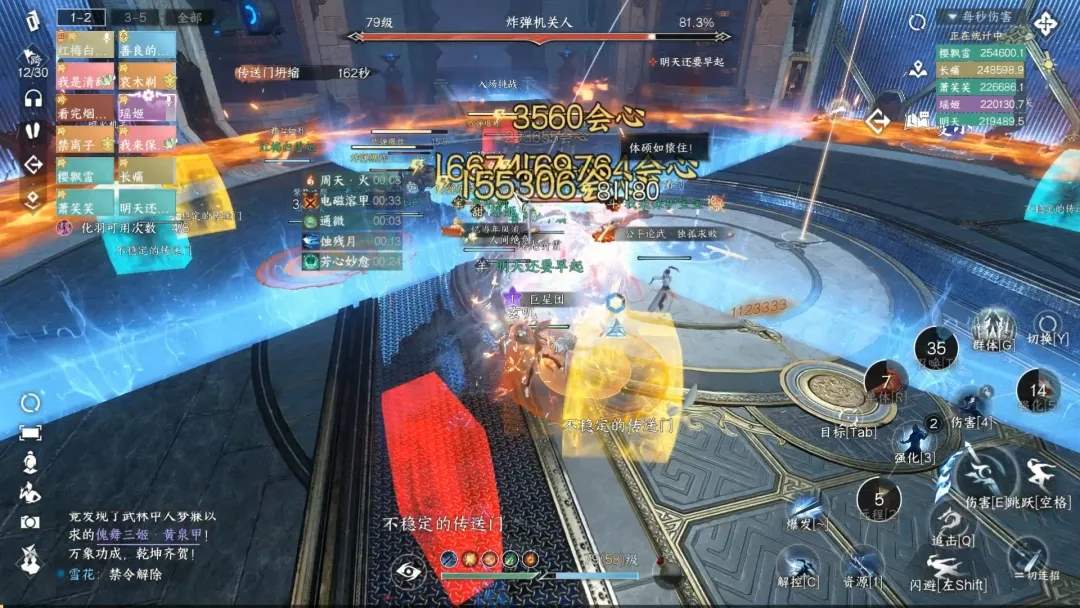Screen dimensions: 1080x608
Task: Click the footprints follow icon
Action: point(33,132)
